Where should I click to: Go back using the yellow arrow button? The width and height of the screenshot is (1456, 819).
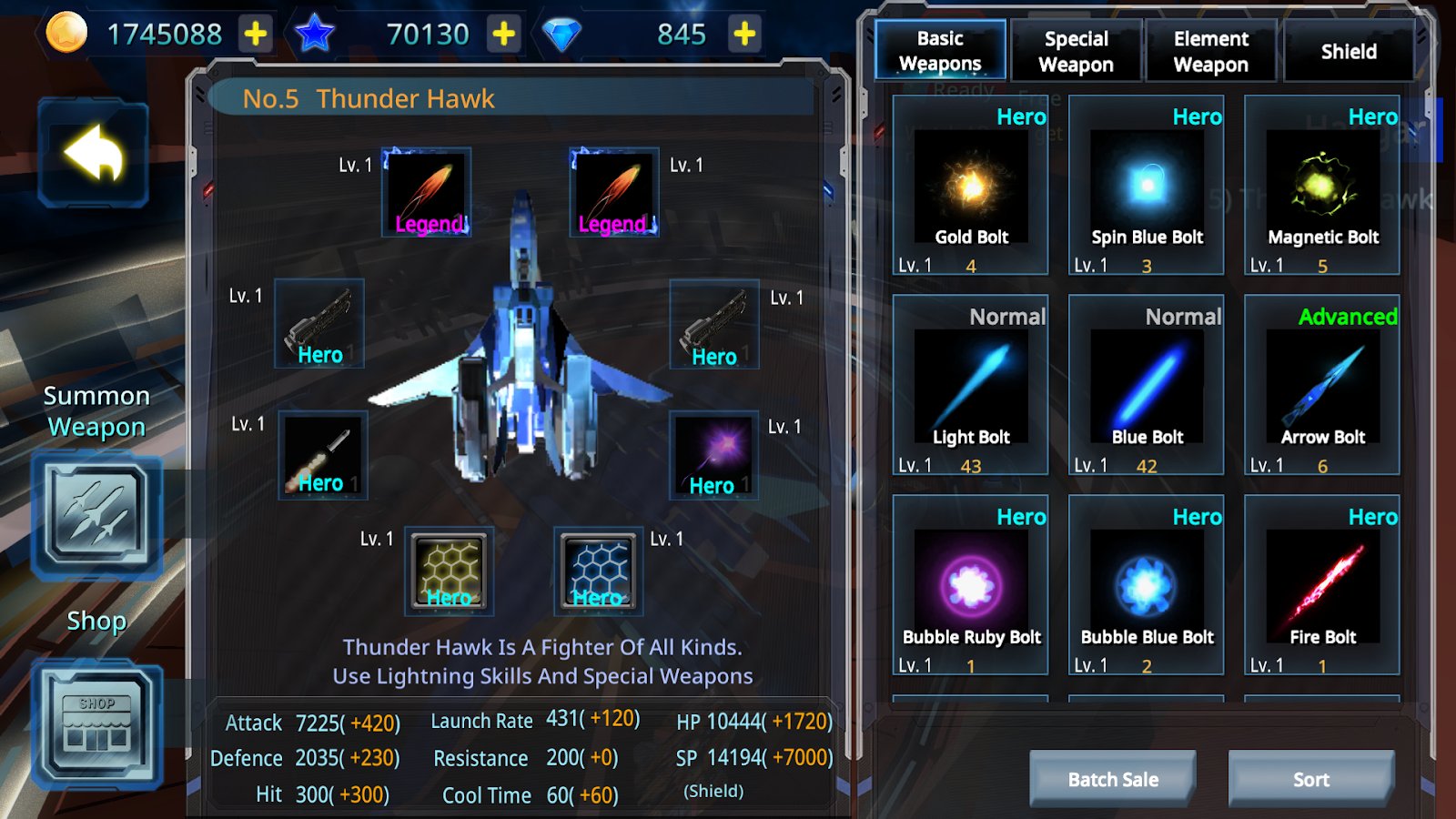point(94,154)
